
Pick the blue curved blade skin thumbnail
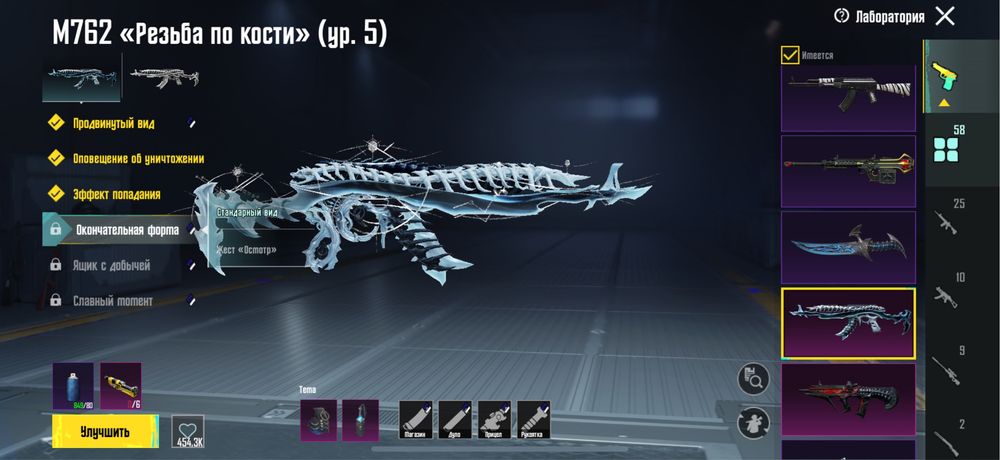[848, 246]
